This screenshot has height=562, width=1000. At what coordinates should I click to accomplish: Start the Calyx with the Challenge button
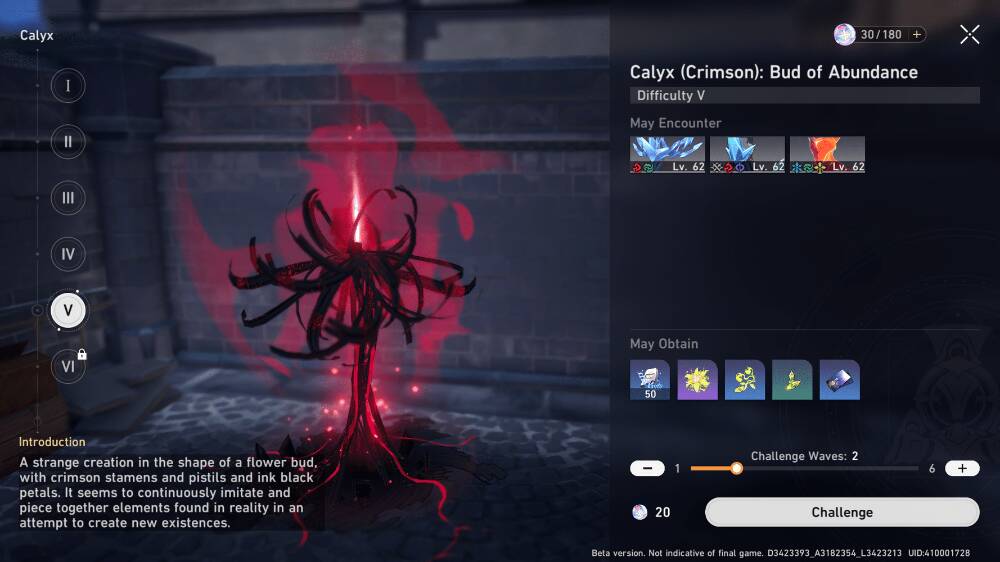[x=842, y=512]
